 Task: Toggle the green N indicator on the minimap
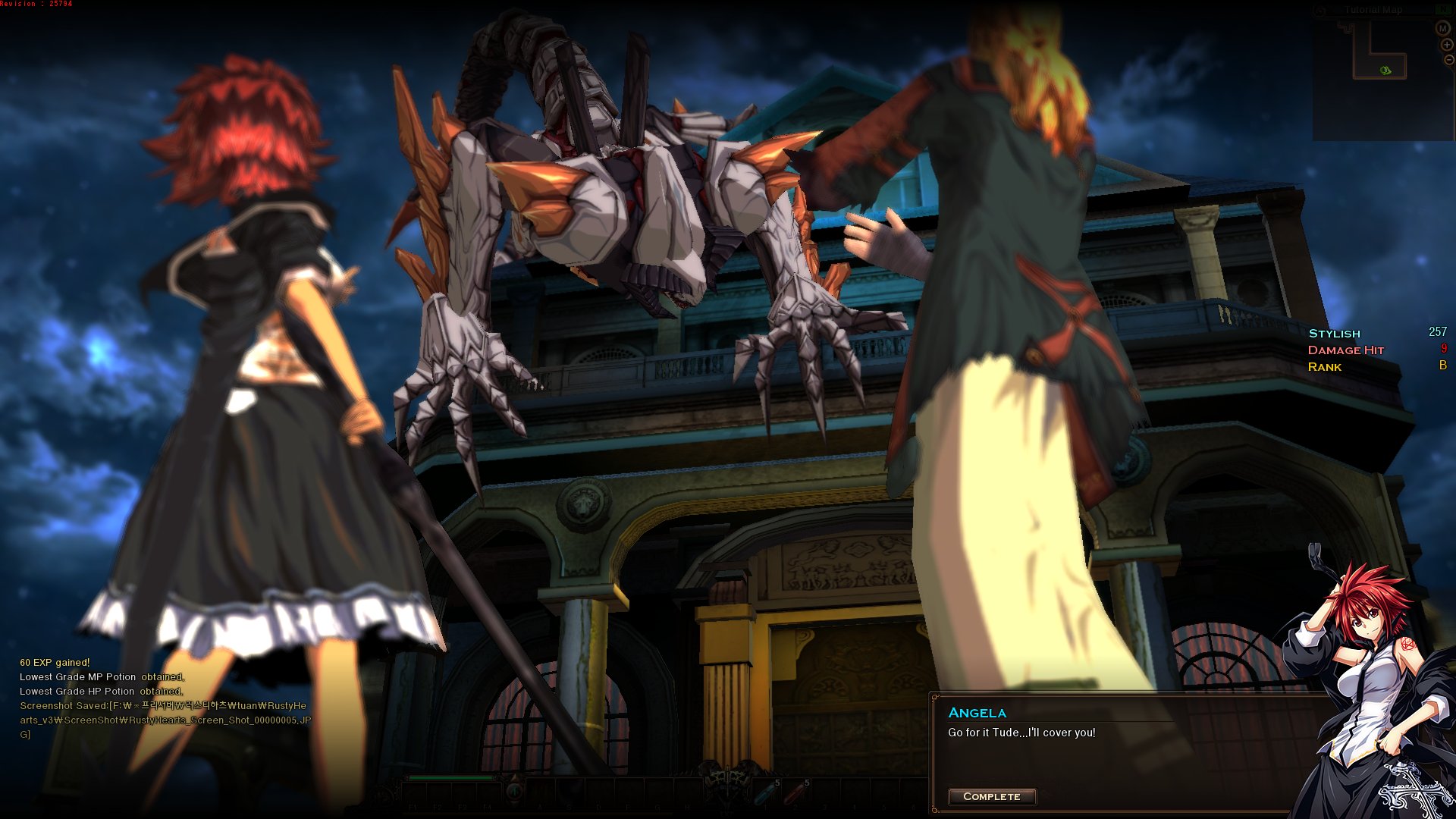click(1445, 9)
